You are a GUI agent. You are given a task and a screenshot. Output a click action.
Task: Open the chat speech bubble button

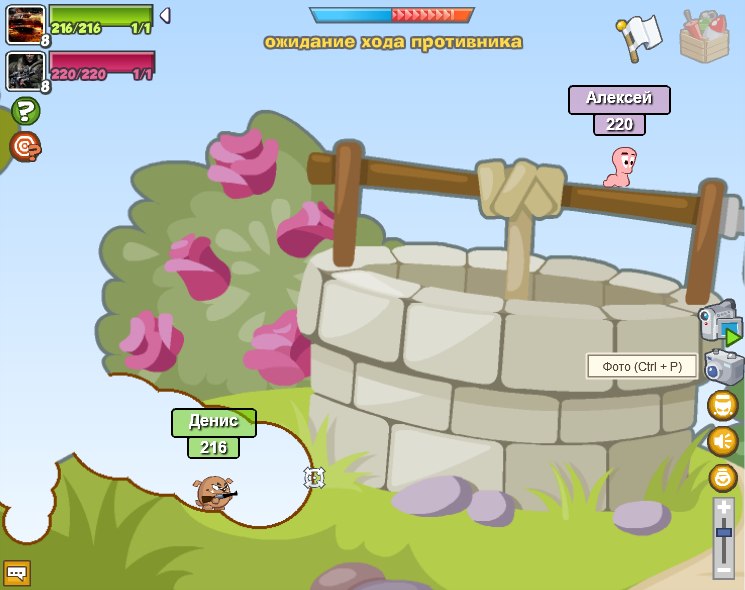[17, 573]
